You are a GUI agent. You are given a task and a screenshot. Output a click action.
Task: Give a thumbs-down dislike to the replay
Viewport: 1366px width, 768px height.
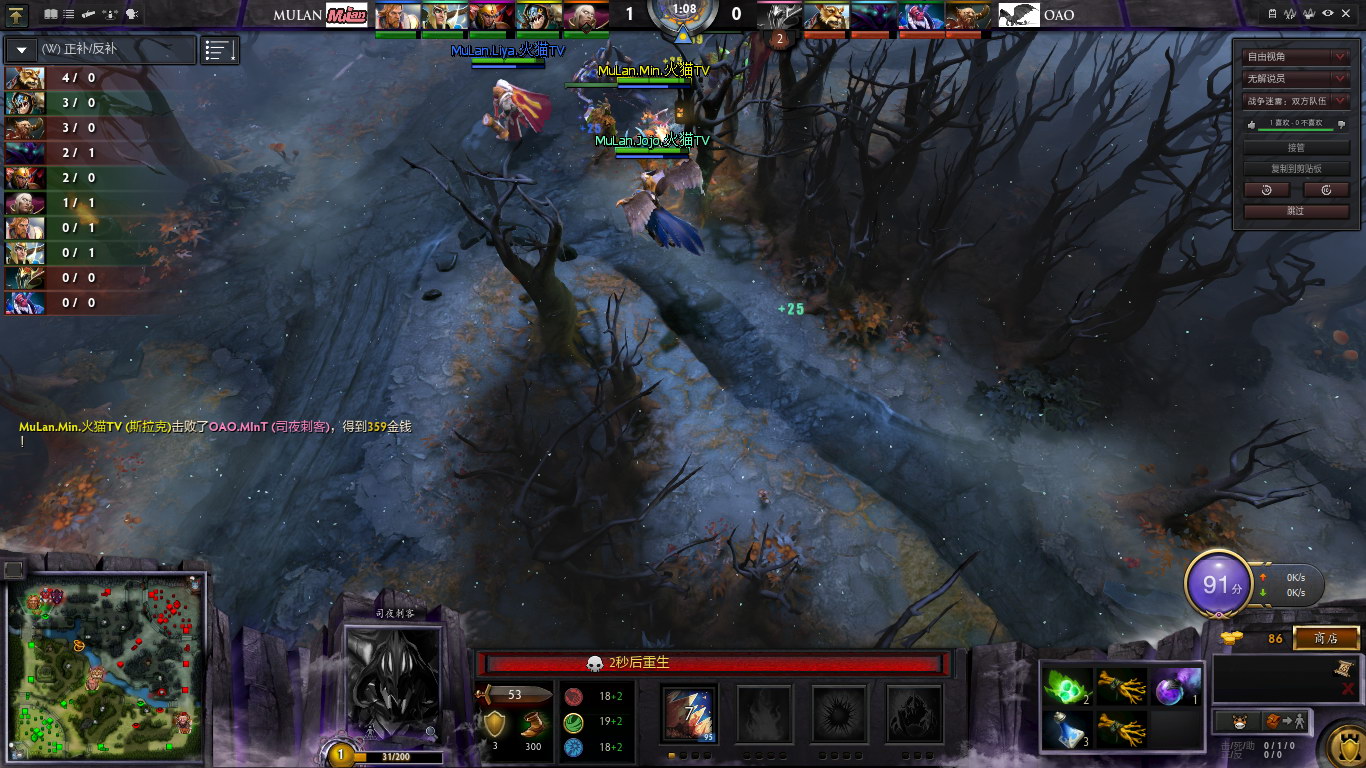coord(1342,124)
